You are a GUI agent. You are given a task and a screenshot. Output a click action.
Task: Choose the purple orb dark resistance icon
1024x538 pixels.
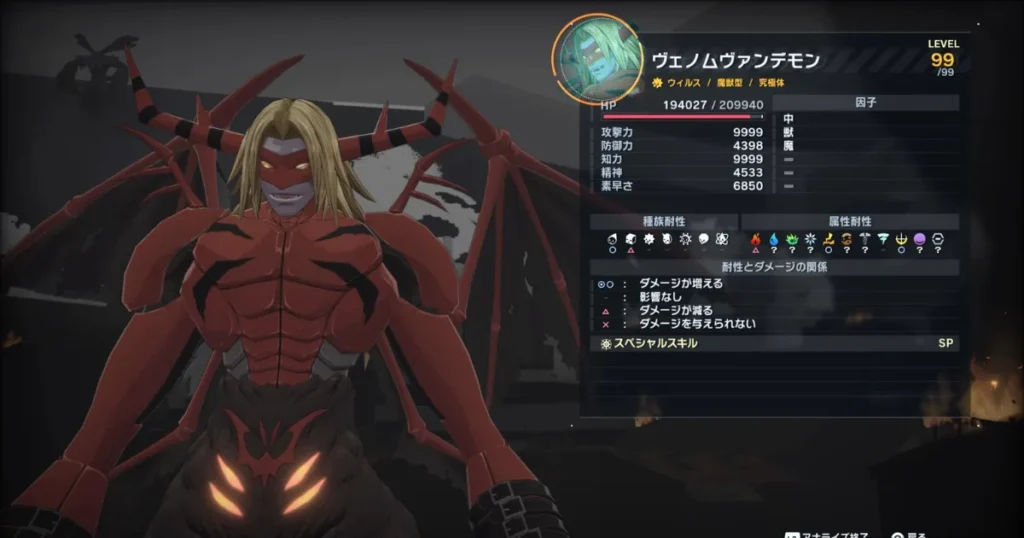point(919,240)
